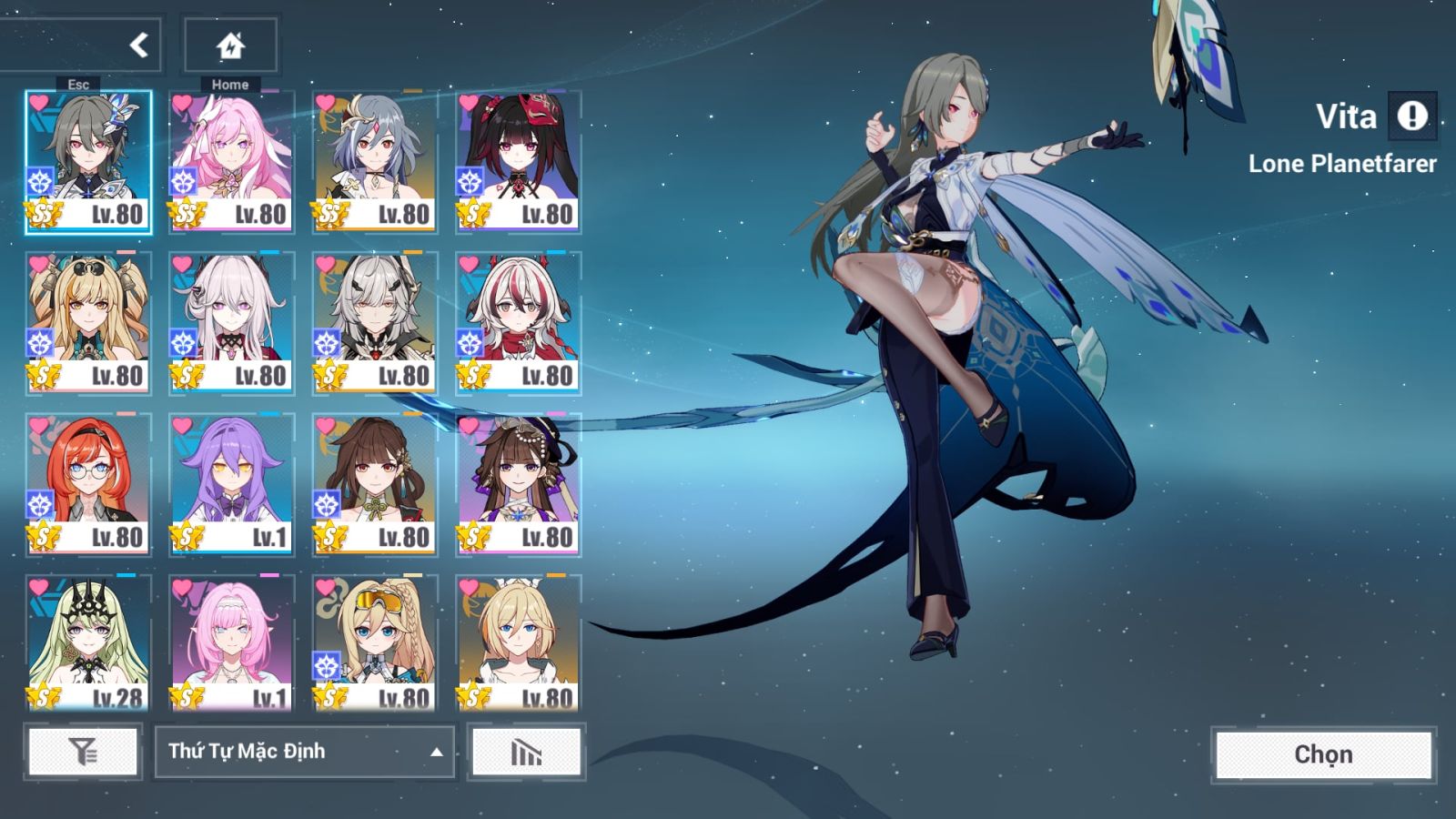Select the blonde twin-tail character with goggles
The width and height of the screenshot is (1456, 819).
(x=88, y=322)
